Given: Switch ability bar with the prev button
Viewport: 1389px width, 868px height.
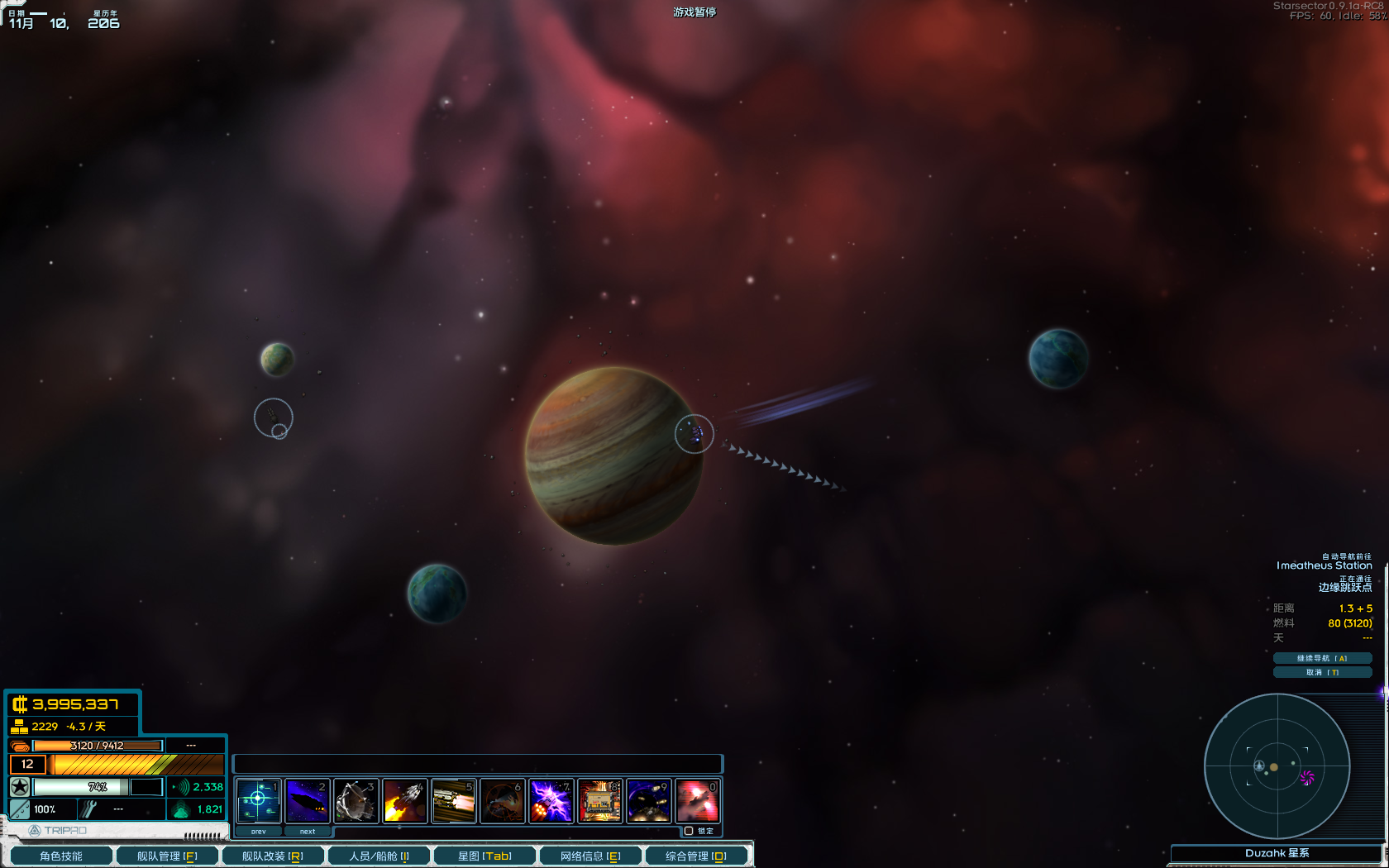Looking at the screenshot, I should point(259,831).
